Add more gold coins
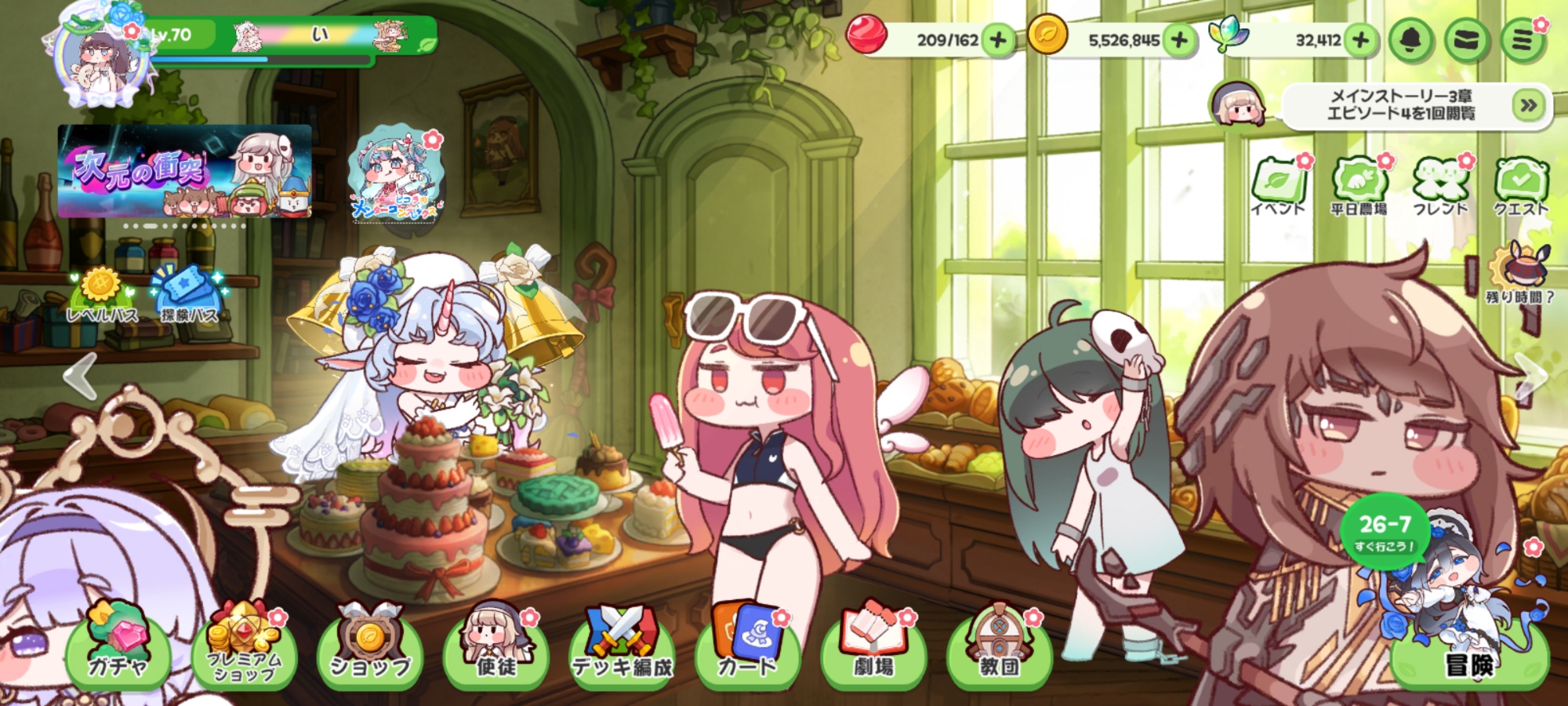 (x=1179, y=40)
